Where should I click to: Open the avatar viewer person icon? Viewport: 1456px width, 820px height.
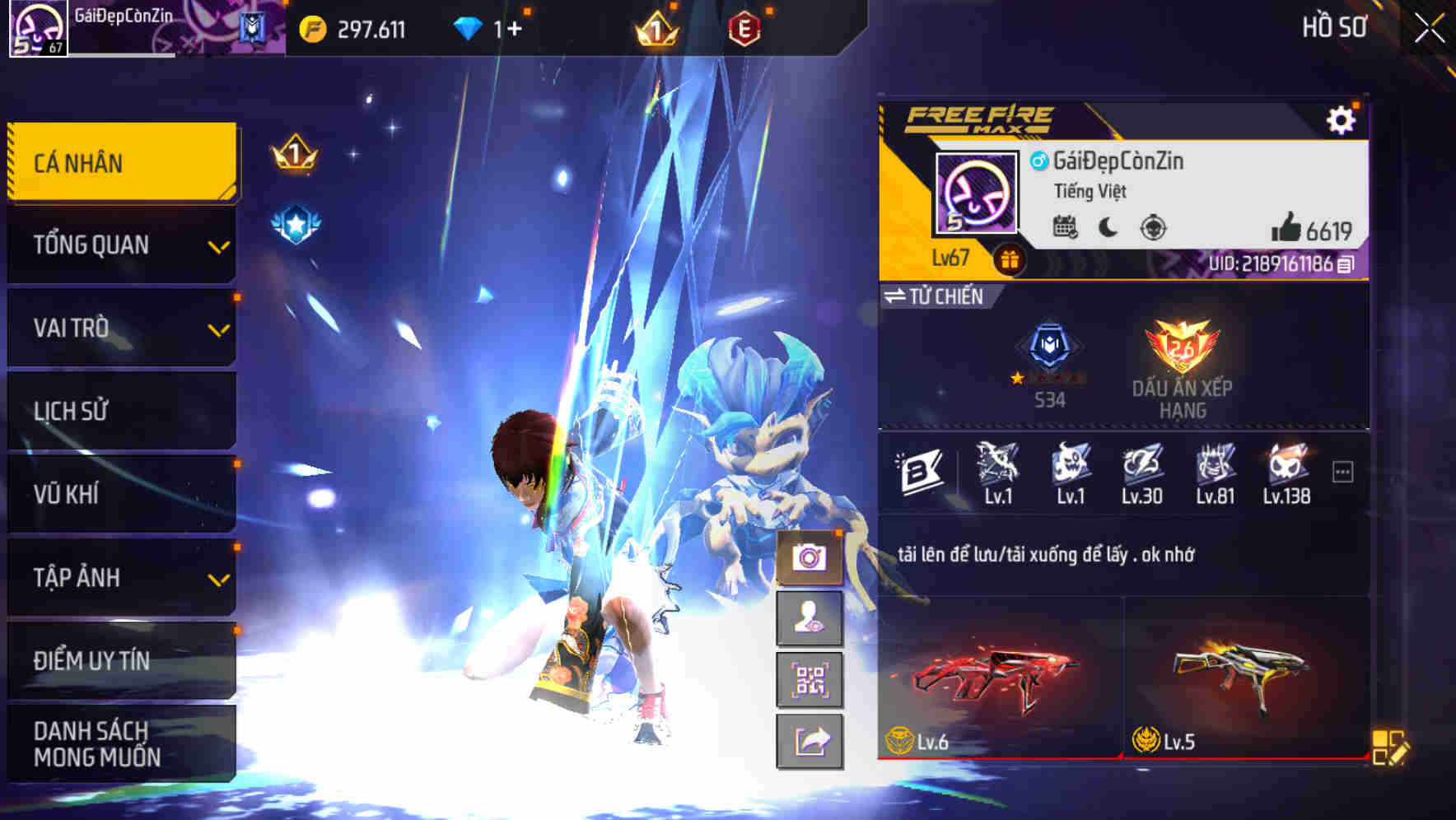coord(810,618)
